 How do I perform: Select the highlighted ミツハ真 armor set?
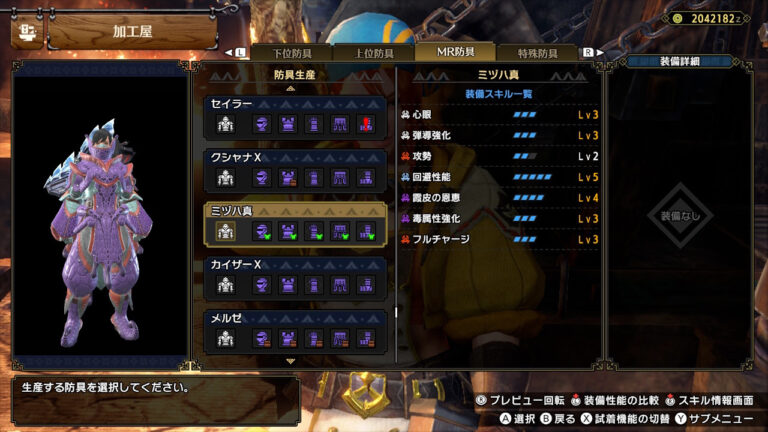click(295, 224)
